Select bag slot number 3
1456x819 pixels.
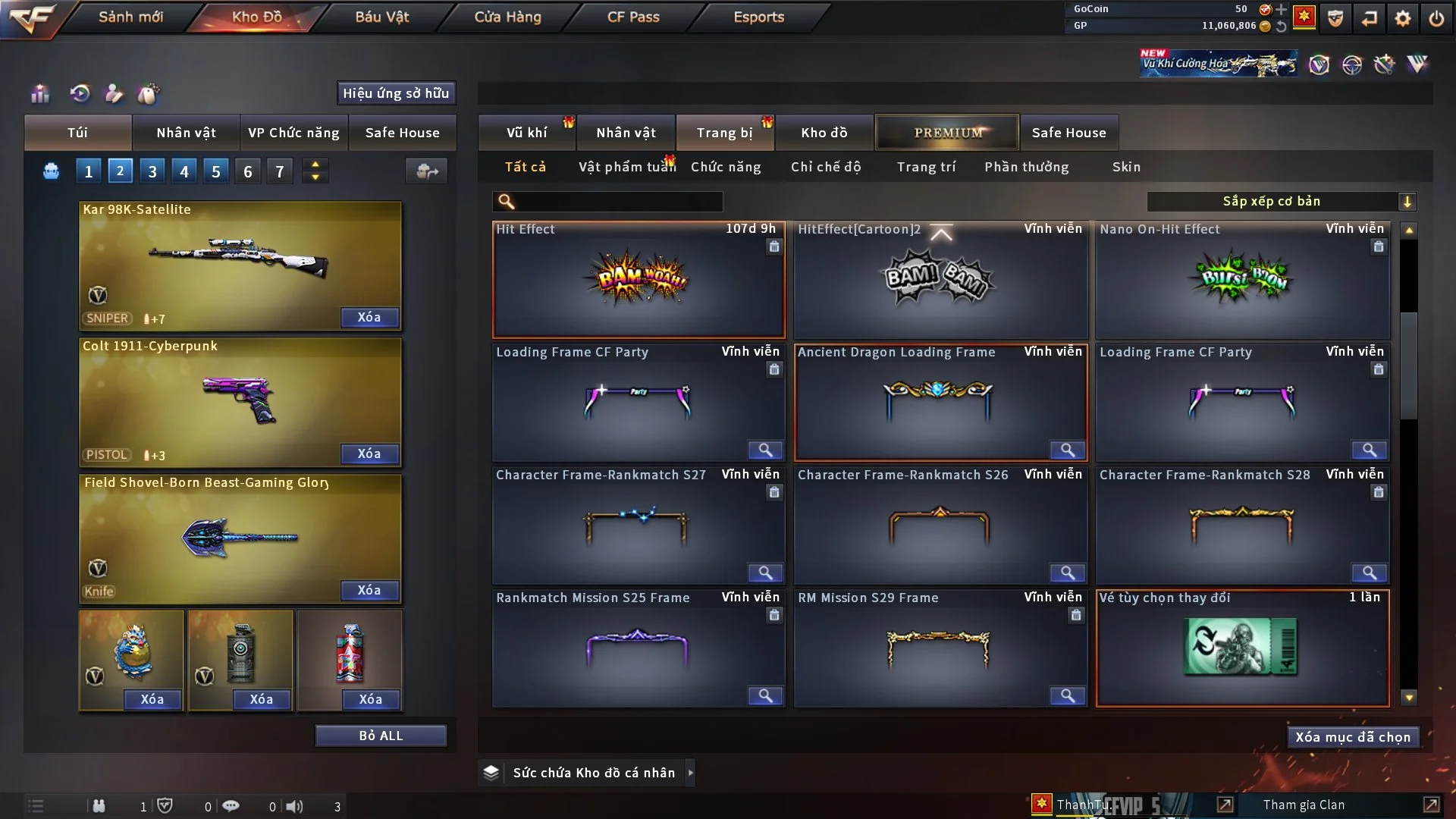point(152,171)
